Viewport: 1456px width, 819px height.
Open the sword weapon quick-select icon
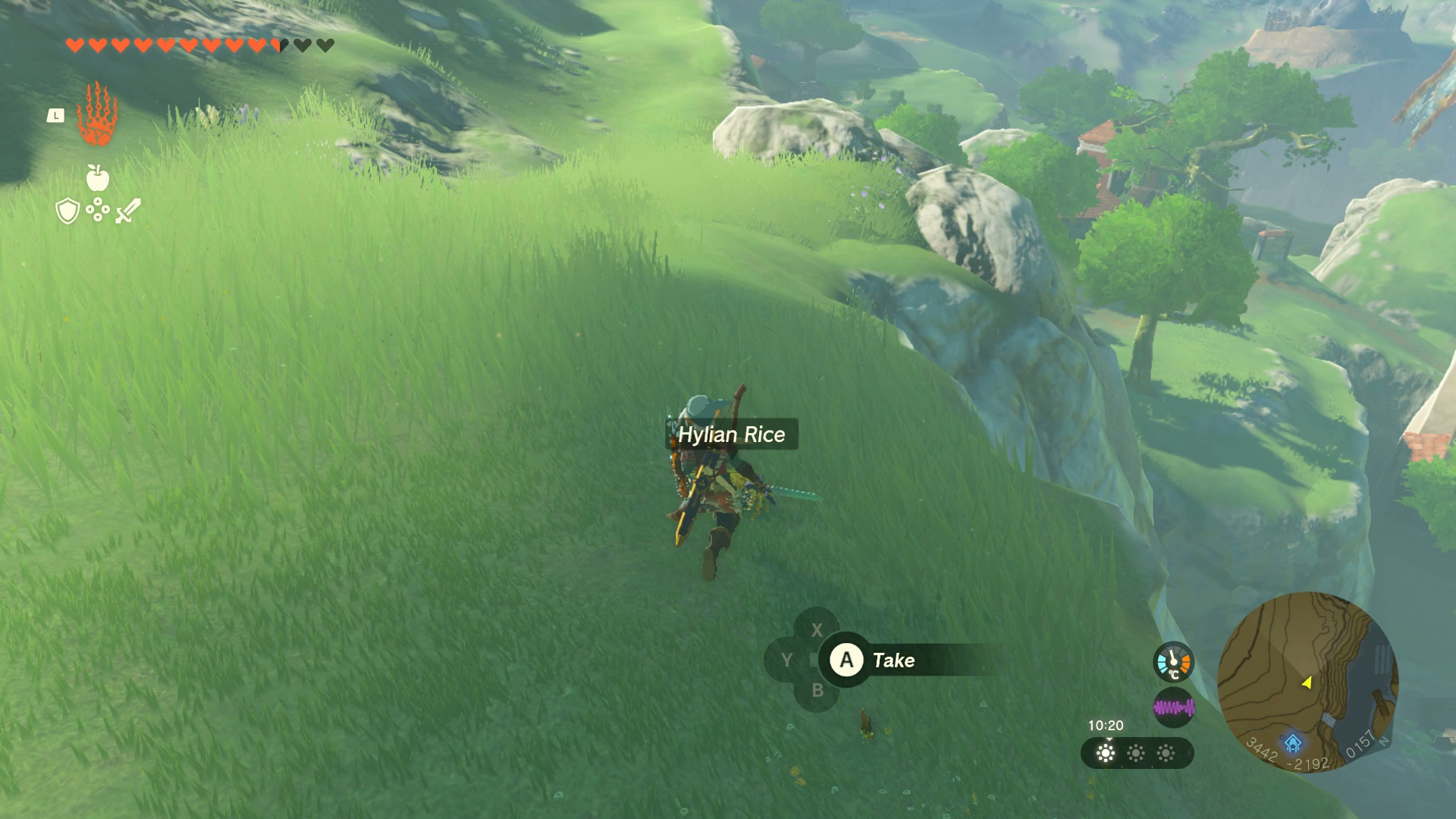(x=128, y=211)
